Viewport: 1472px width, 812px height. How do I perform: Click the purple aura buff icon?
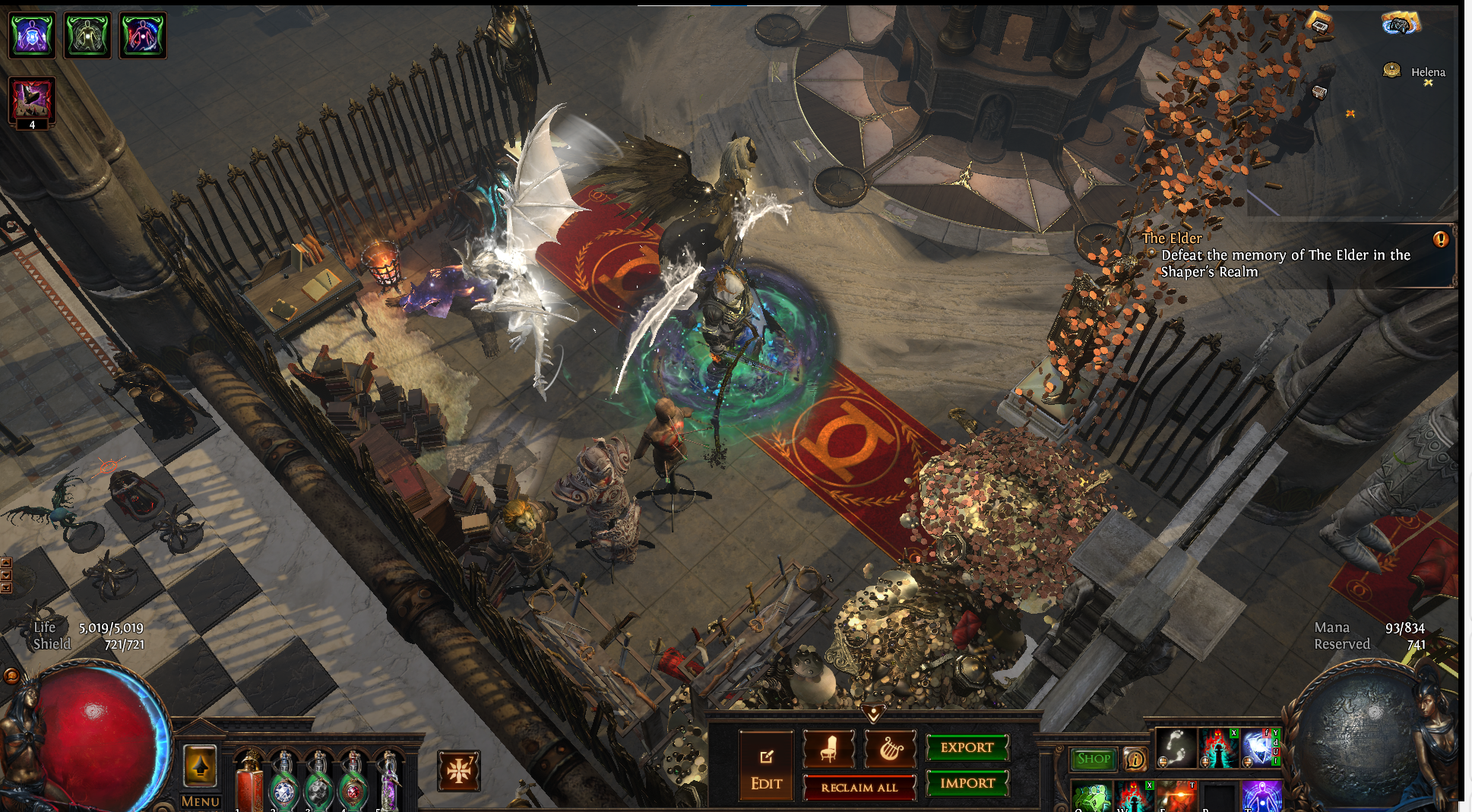click(31, 35)
